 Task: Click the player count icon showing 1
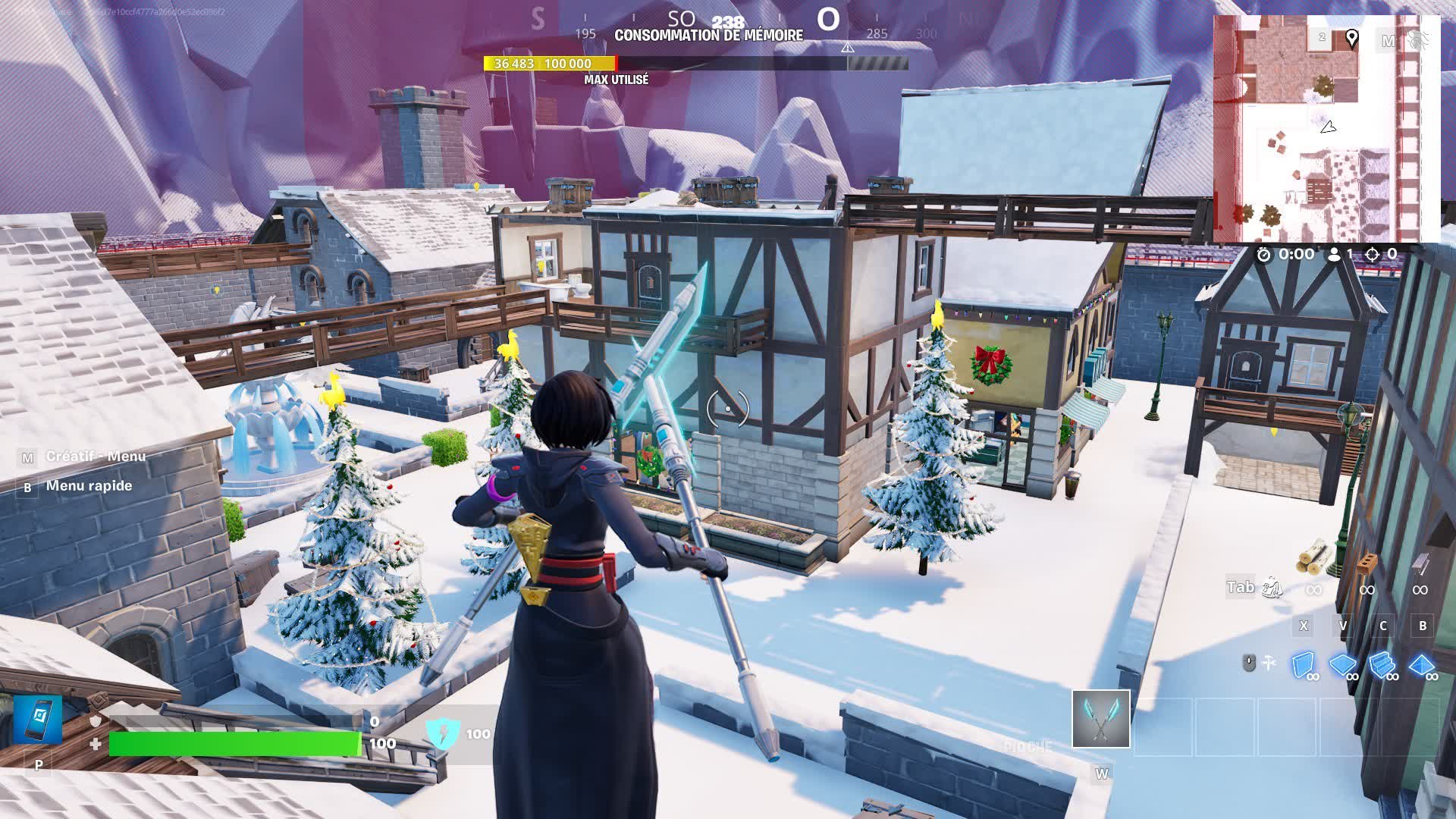(x=1334, y=255)
